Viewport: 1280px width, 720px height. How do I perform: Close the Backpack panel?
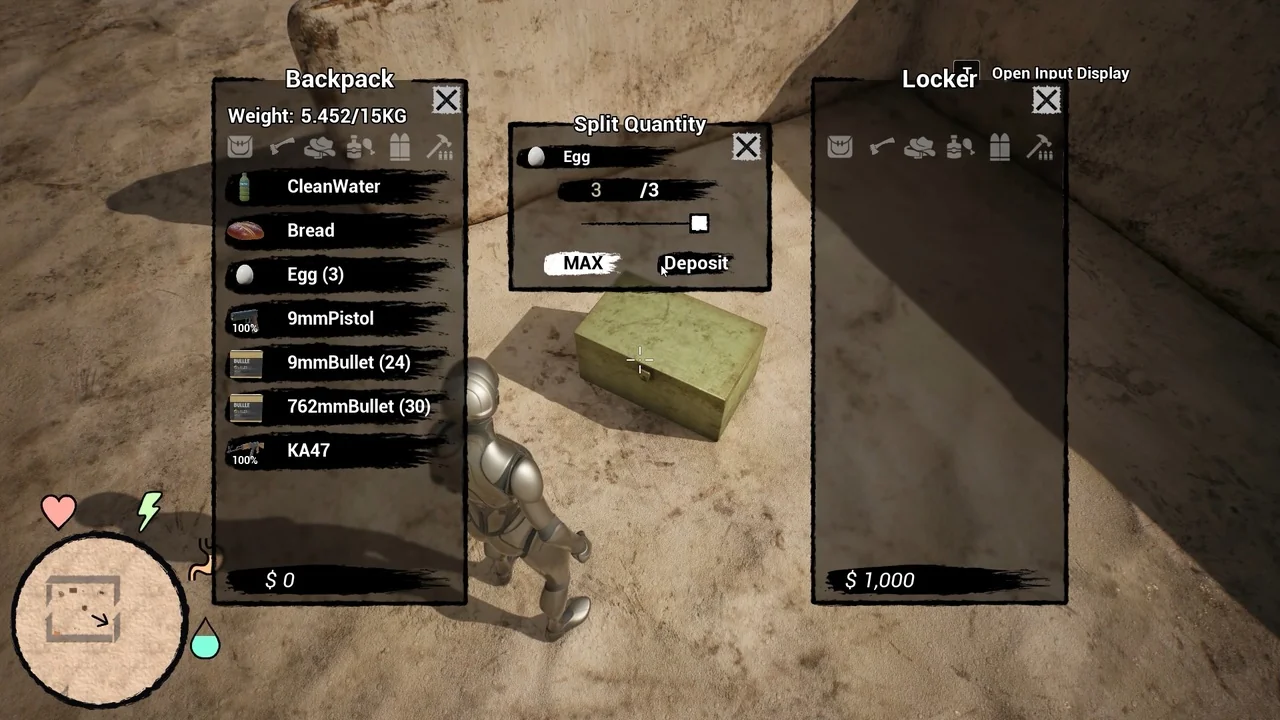coord(446,100)
